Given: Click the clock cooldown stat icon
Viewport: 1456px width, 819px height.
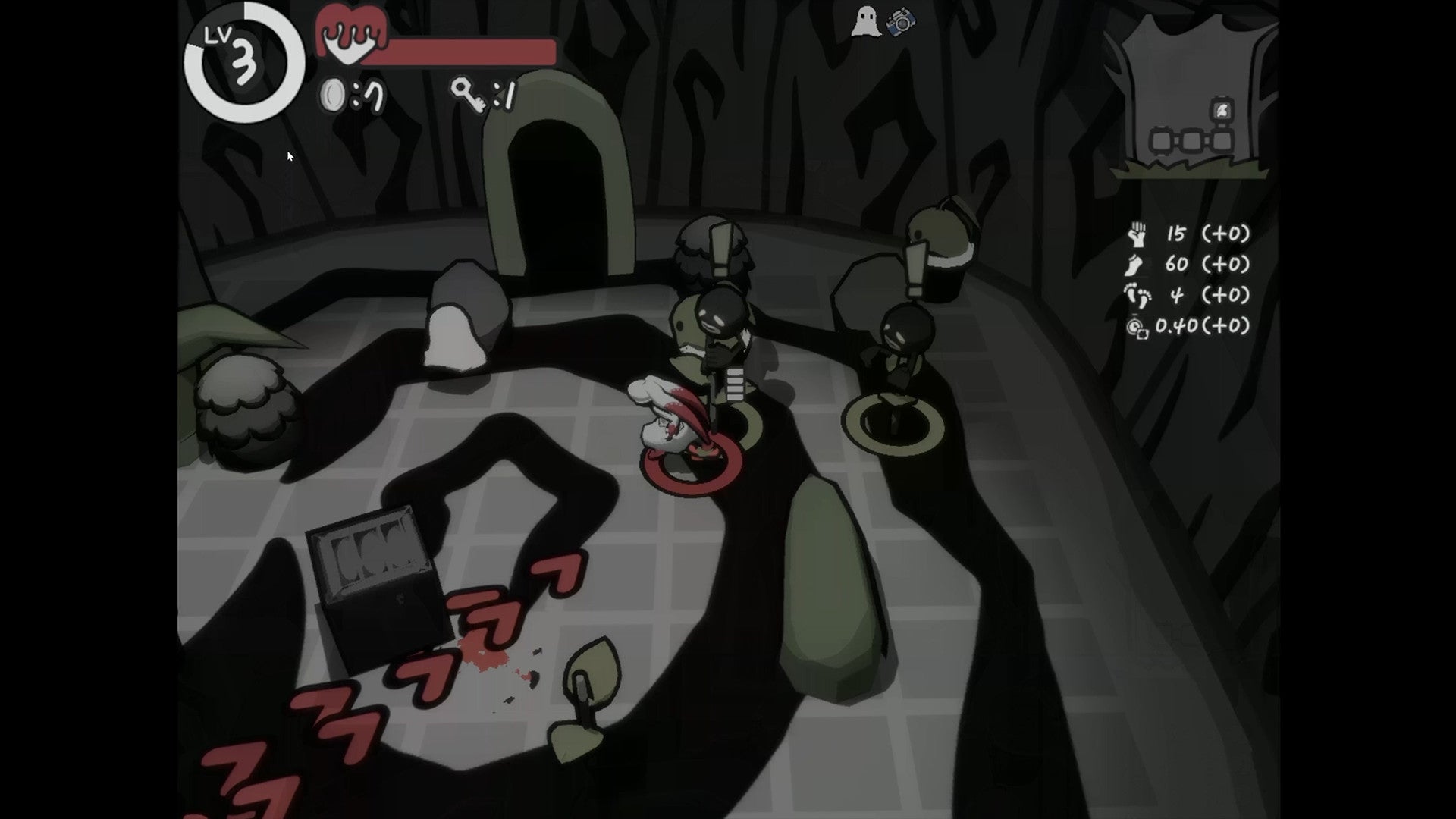Looking at the screenshot, I should click(x=1137, y=325).
